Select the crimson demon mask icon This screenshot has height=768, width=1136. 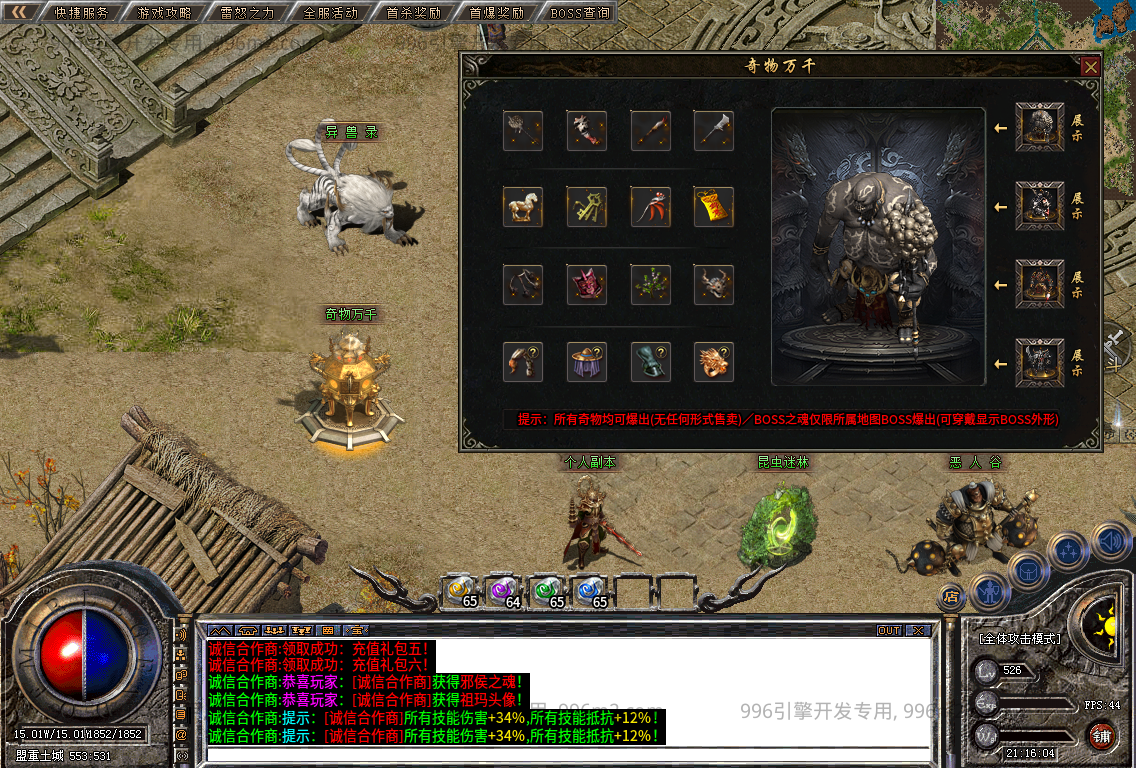[587, 285]
